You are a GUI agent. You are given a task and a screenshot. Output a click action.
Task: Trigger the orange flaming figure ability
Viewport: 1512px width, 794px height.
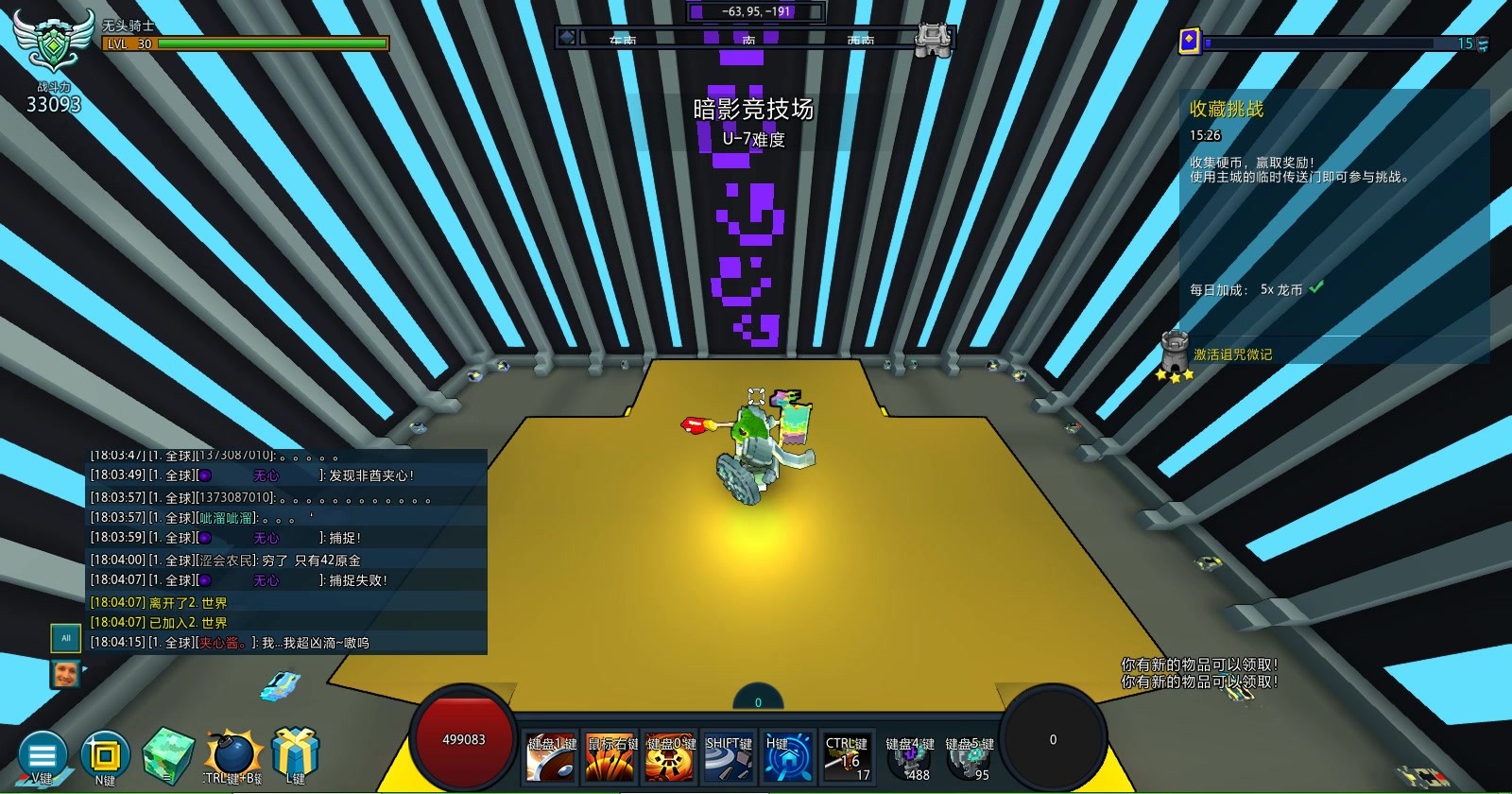tap(670, 757)
